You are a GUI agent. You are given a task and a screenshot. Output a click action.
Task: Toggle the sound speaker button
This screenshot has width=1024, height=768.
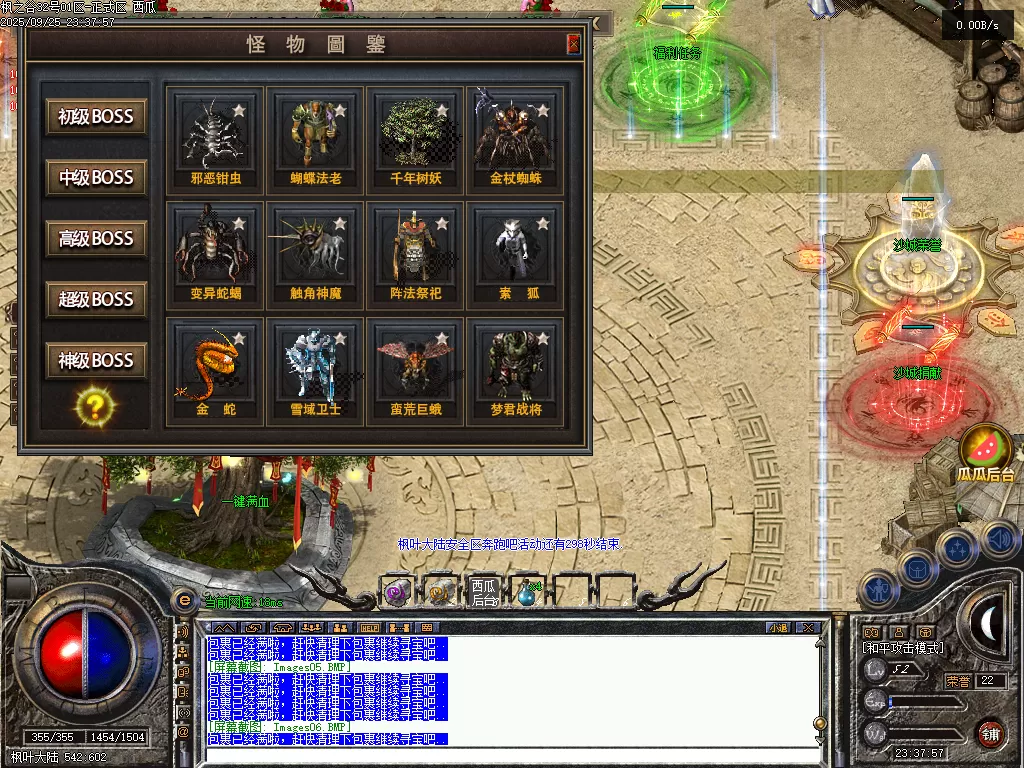(998, 541)
